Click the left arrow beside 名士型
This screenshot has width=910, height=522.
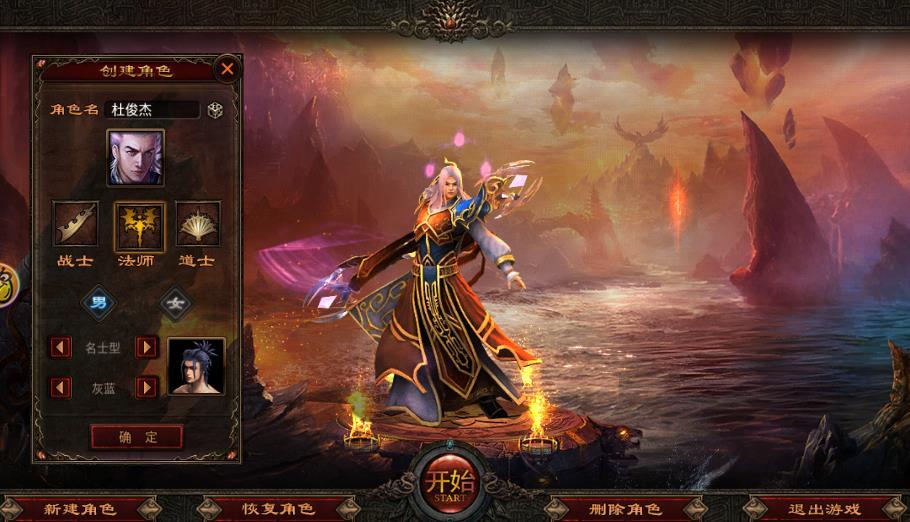[62, 347]
